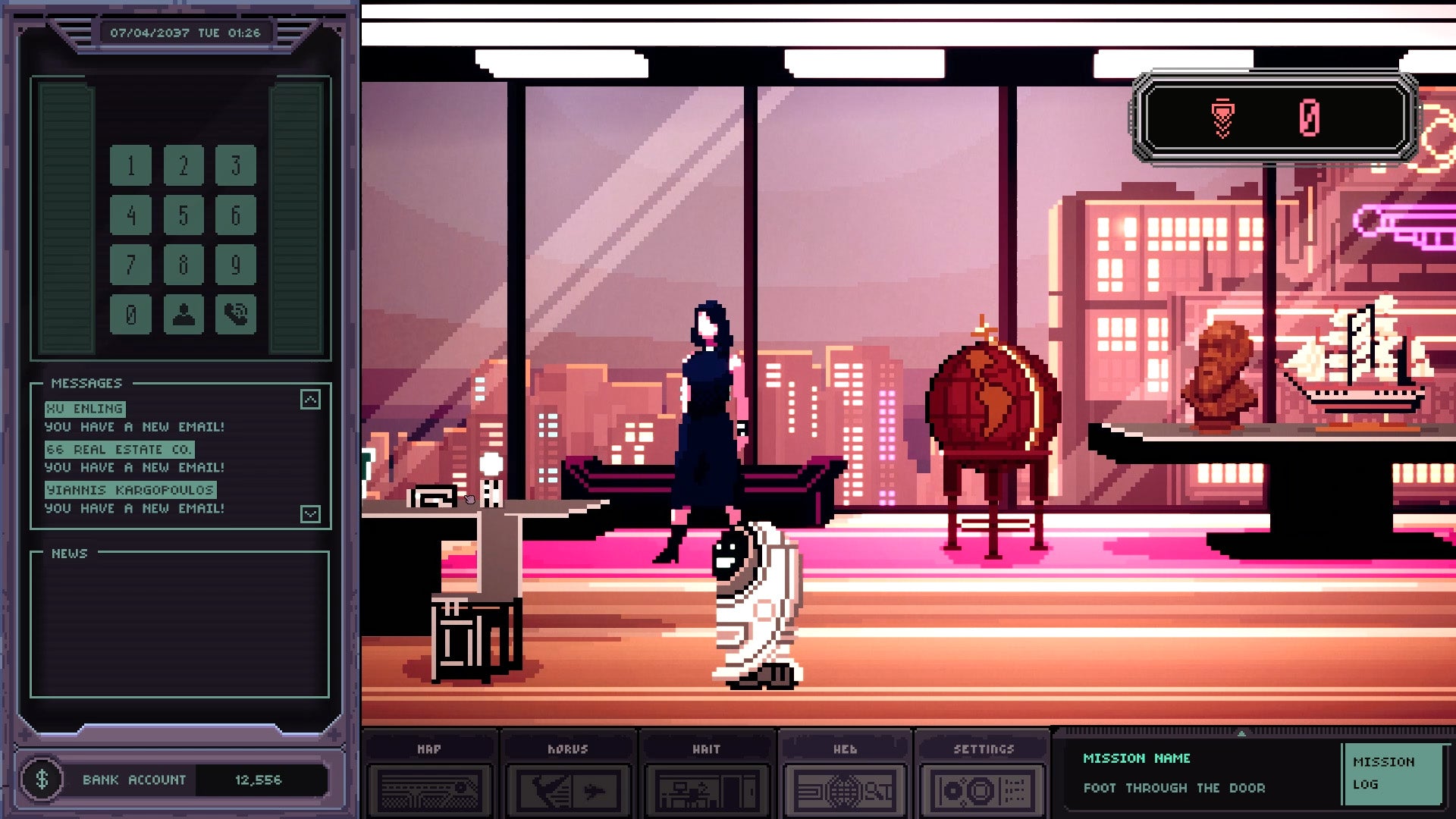Select the contacts icon on the phone keypad
The height and width of the screenshot is (819, 1456).
click(183, 313)
